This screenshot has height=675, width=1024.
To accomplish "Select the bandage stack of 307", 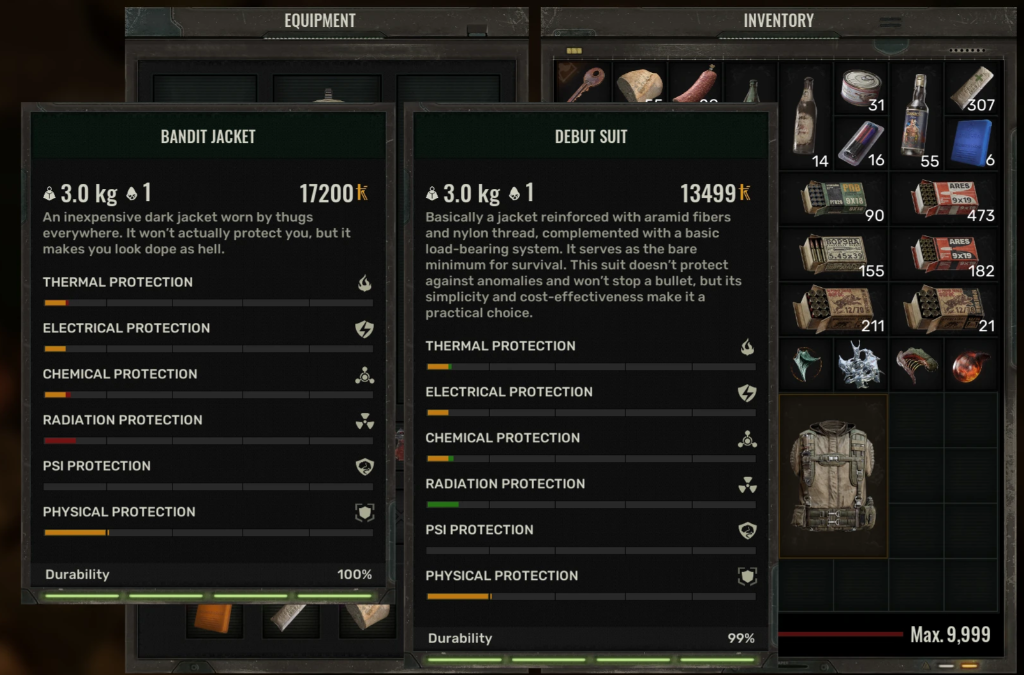I will click(x=971, y=88).
